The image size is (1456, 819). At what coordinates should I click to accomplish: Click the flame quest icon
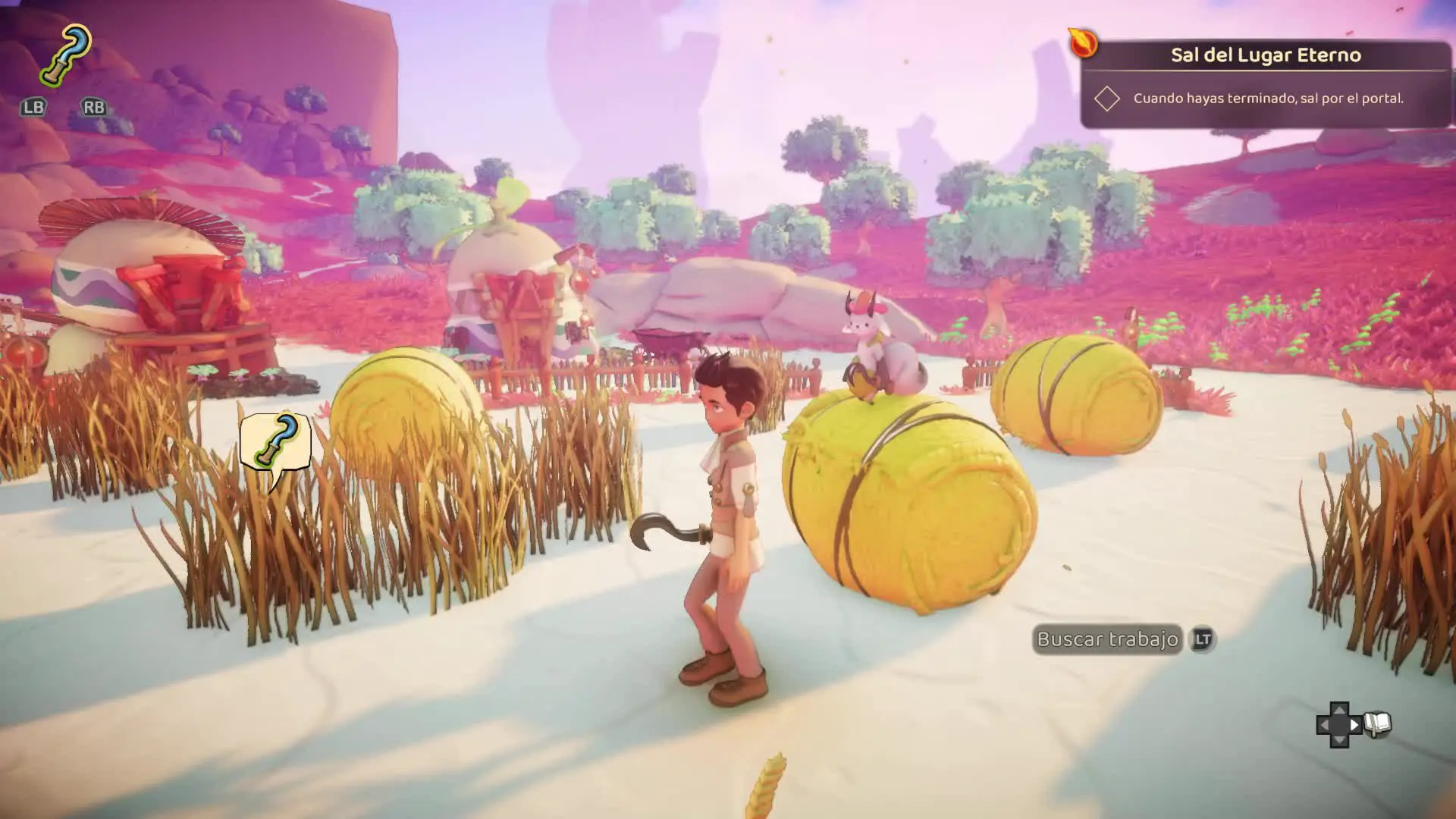[1083, 42]
